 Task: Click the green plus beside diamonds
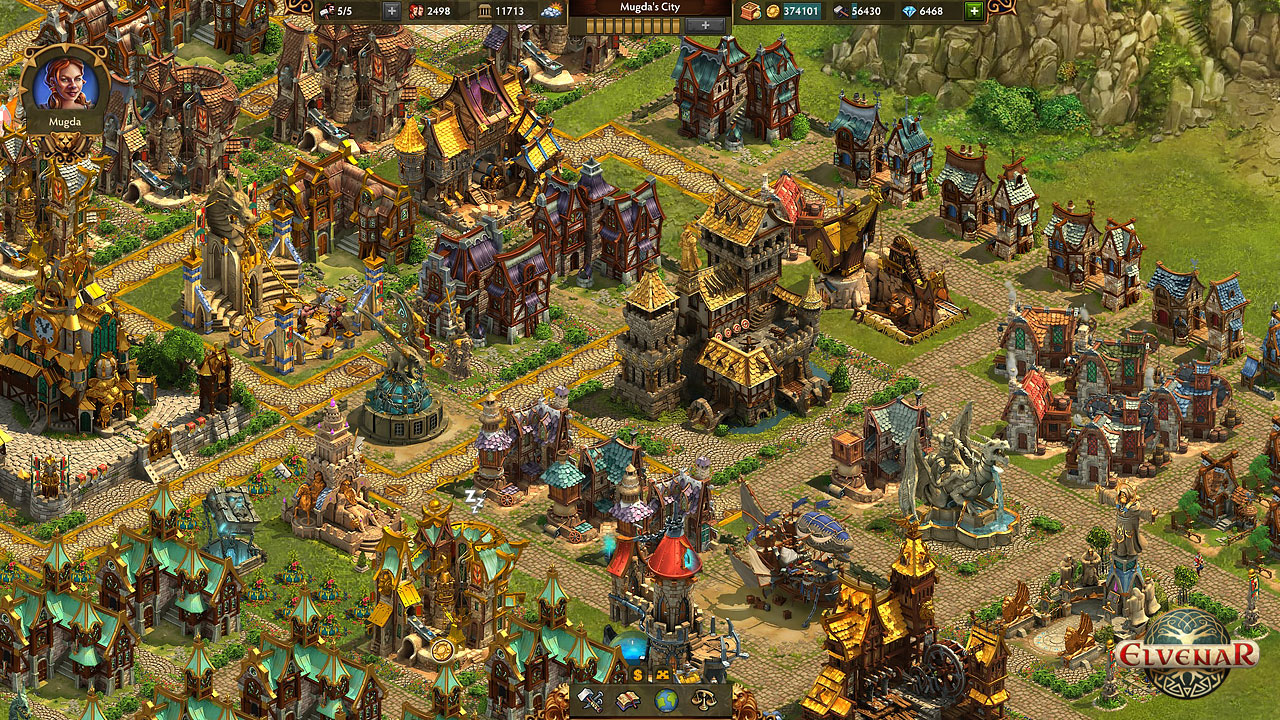tap(974, 12)
